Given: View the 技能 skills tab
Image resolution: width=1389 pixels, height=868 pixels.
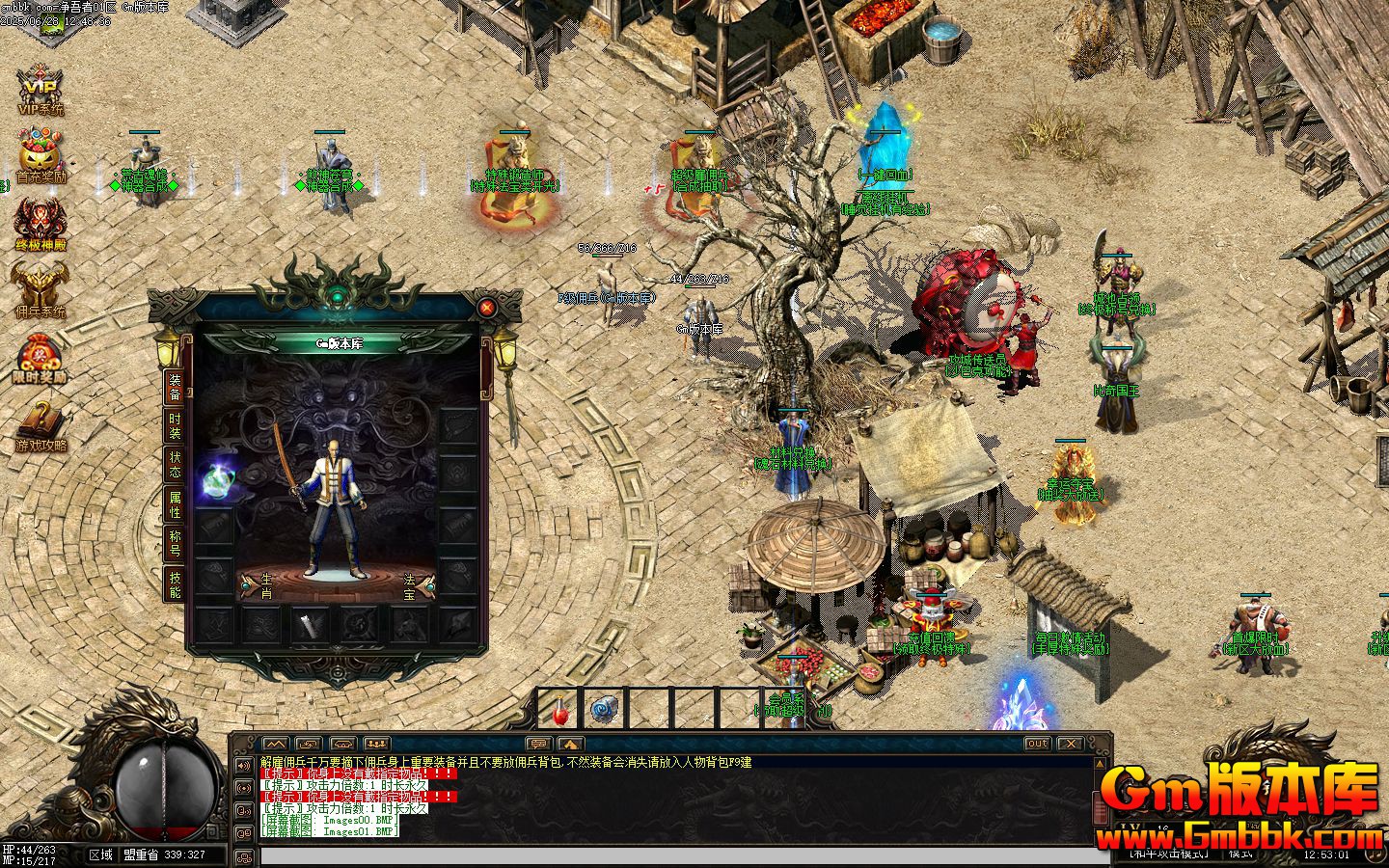Looking at the screenshot, I should [175, 584].
